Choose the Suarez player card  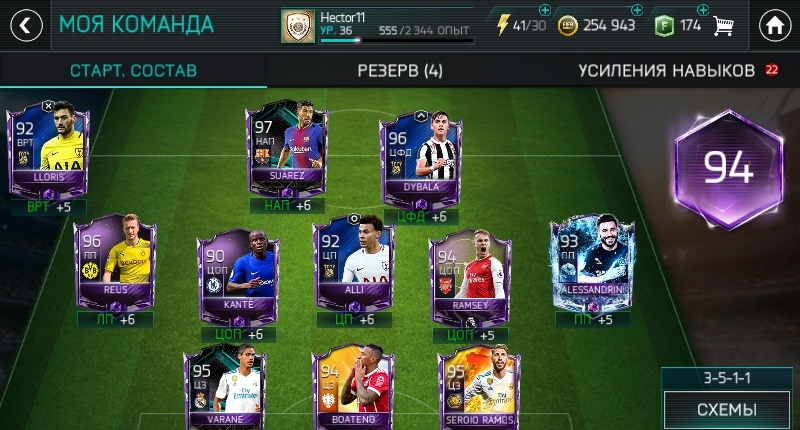(x=286, y=148)
